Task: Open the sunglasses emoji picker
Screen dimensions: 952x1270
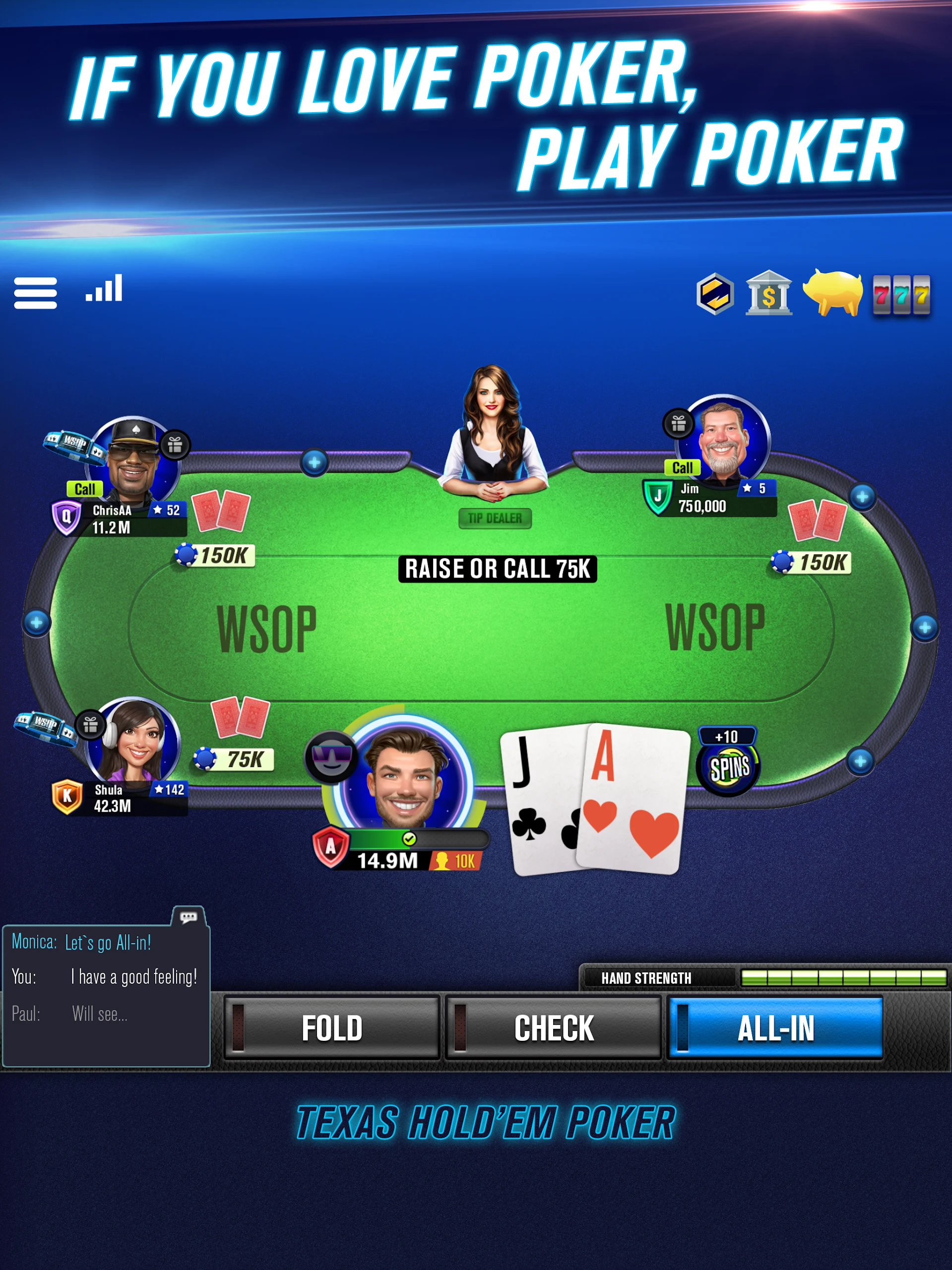Action: (x=331, y=758)
